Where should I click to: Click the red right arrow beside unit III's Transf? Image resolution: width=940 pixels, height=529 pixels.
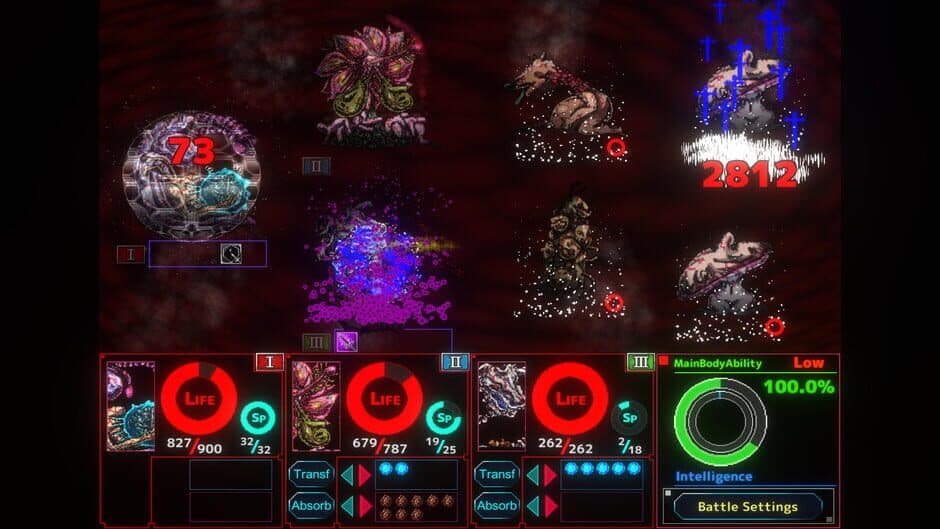551,474
